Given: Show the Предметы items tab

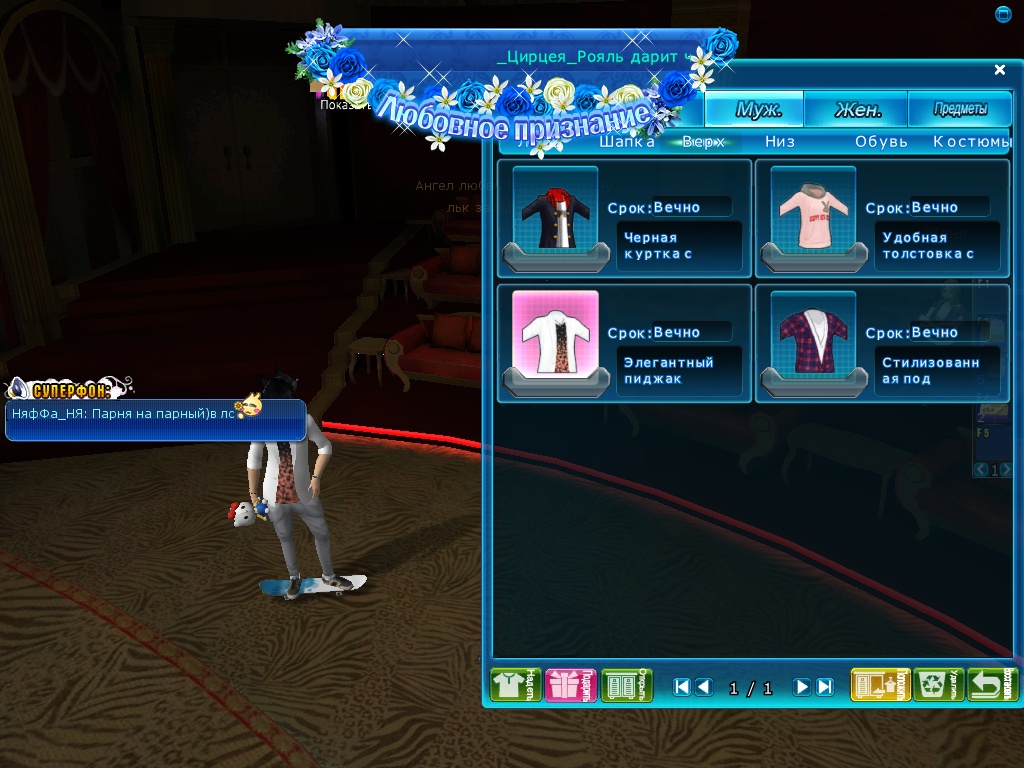Looking at the screenshot, I should click(x=960, y=110).
